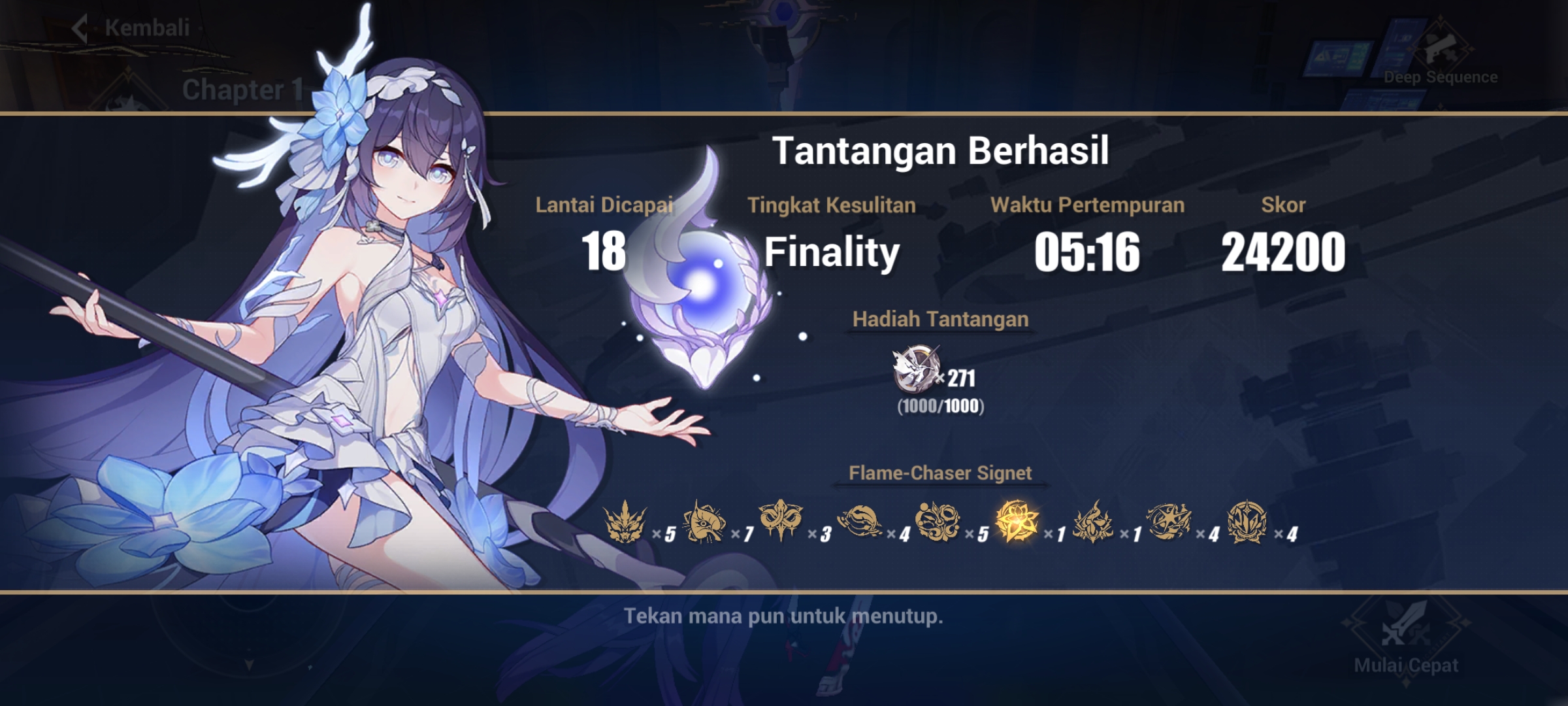The width and height of the screenshot is (1568, 706).
Task: Click the Kembali back arrow
Action: tap(80, 29)
